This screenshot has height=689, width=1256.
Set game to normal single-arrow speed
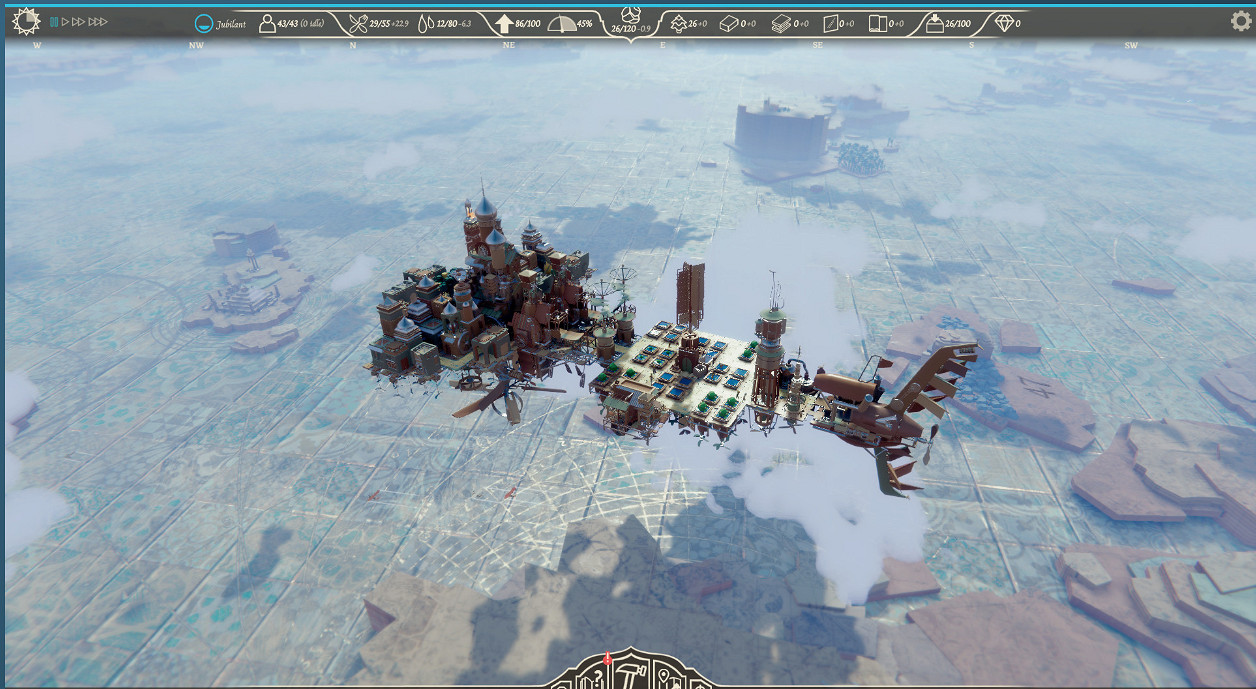point(66,21)
